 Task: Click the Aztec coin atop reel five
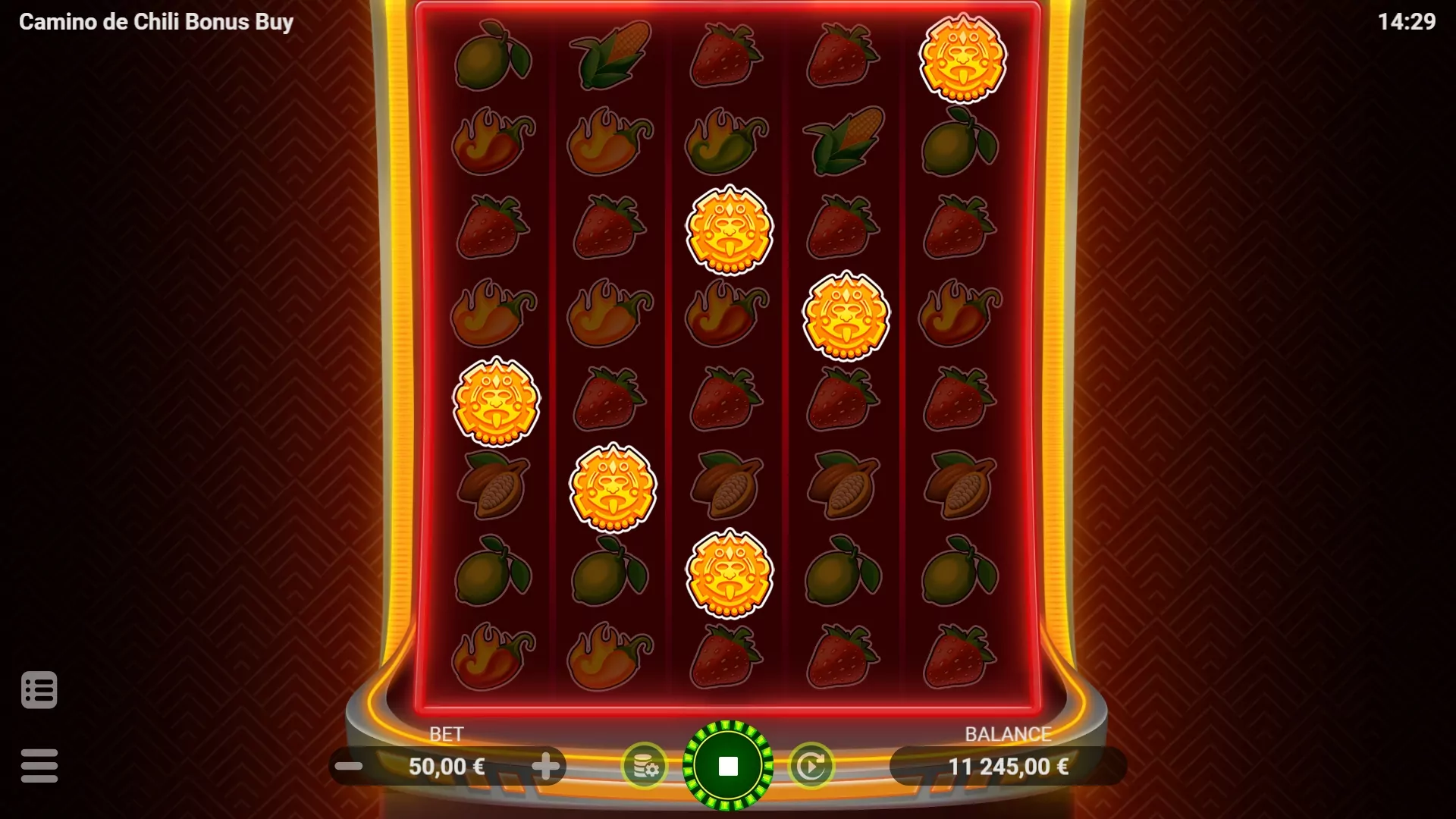click(x=962, y=59)
